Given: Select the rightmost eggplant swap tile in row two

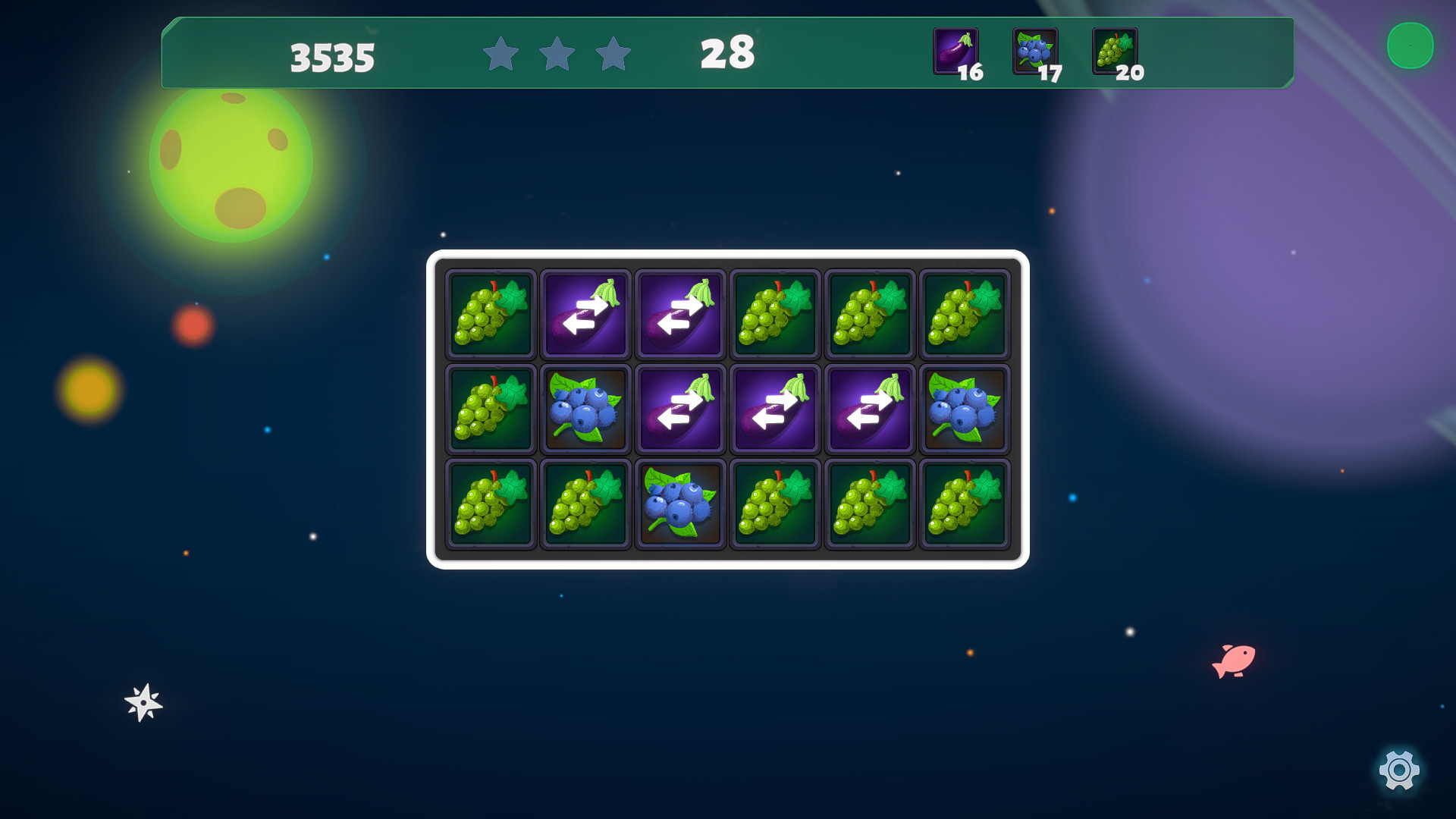Looking at the screenshot, I should (x=870, y=408).
